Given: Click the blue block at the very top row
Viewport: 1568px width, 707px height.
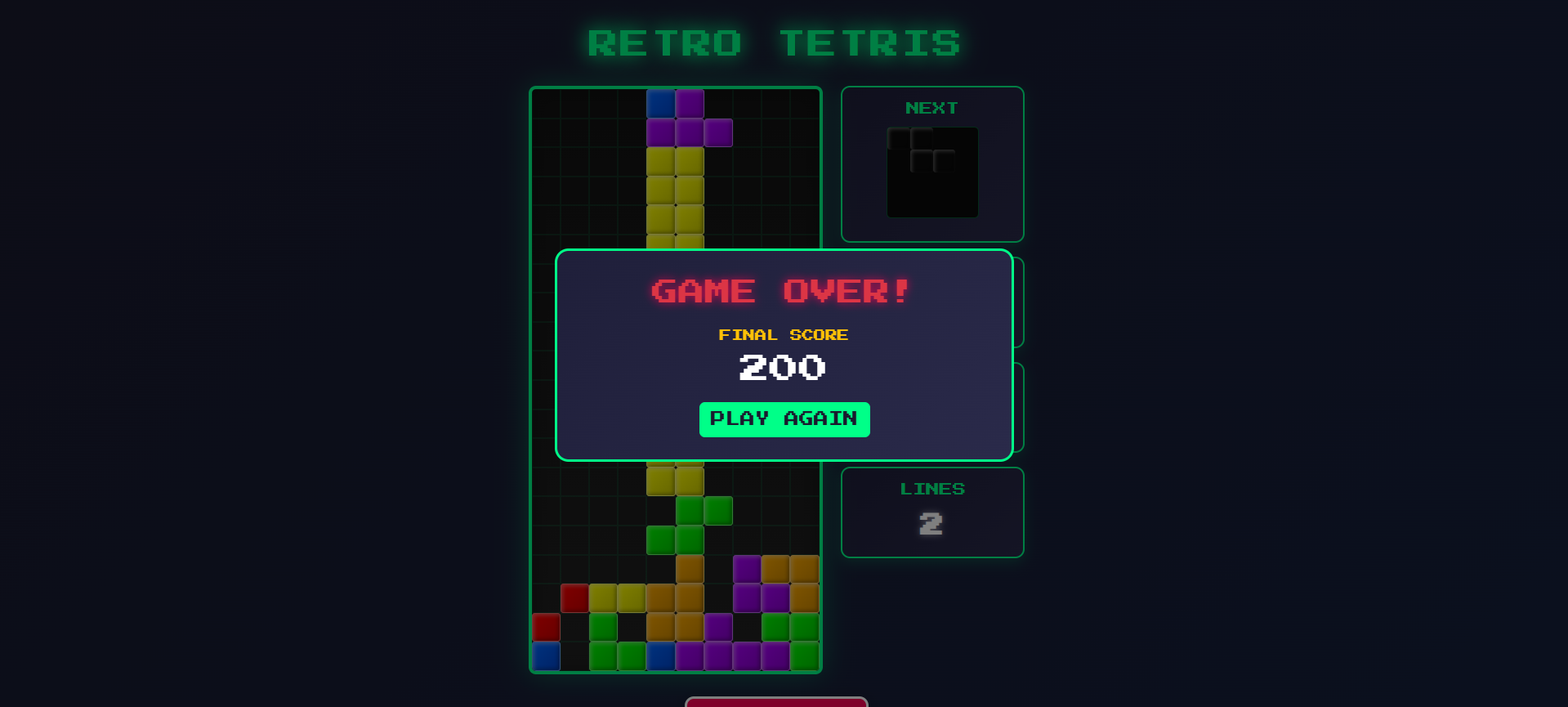Looking at the screenshot, I should (659, 102).
